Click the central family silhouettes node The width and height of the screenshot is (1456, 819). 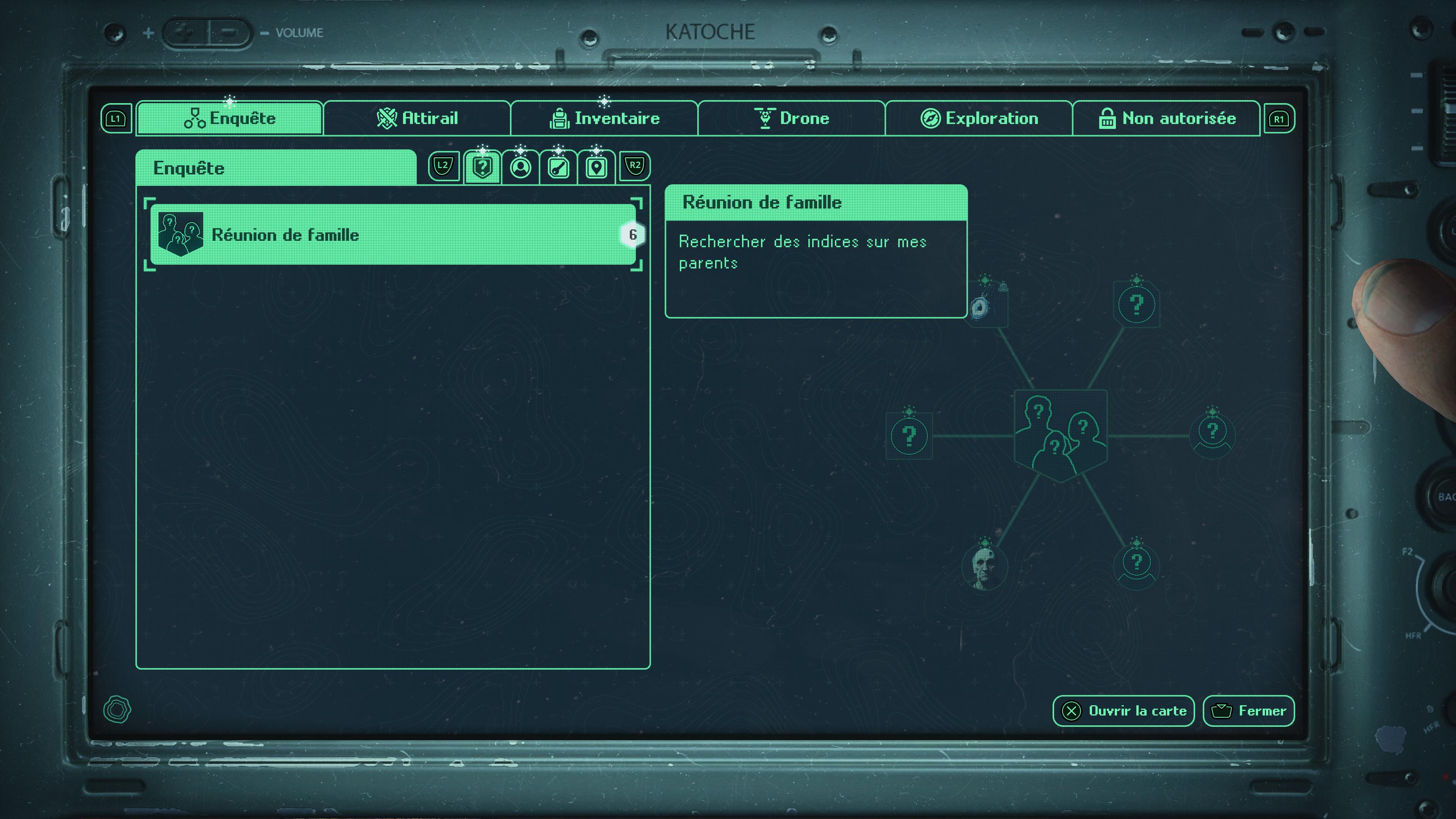1061,435
